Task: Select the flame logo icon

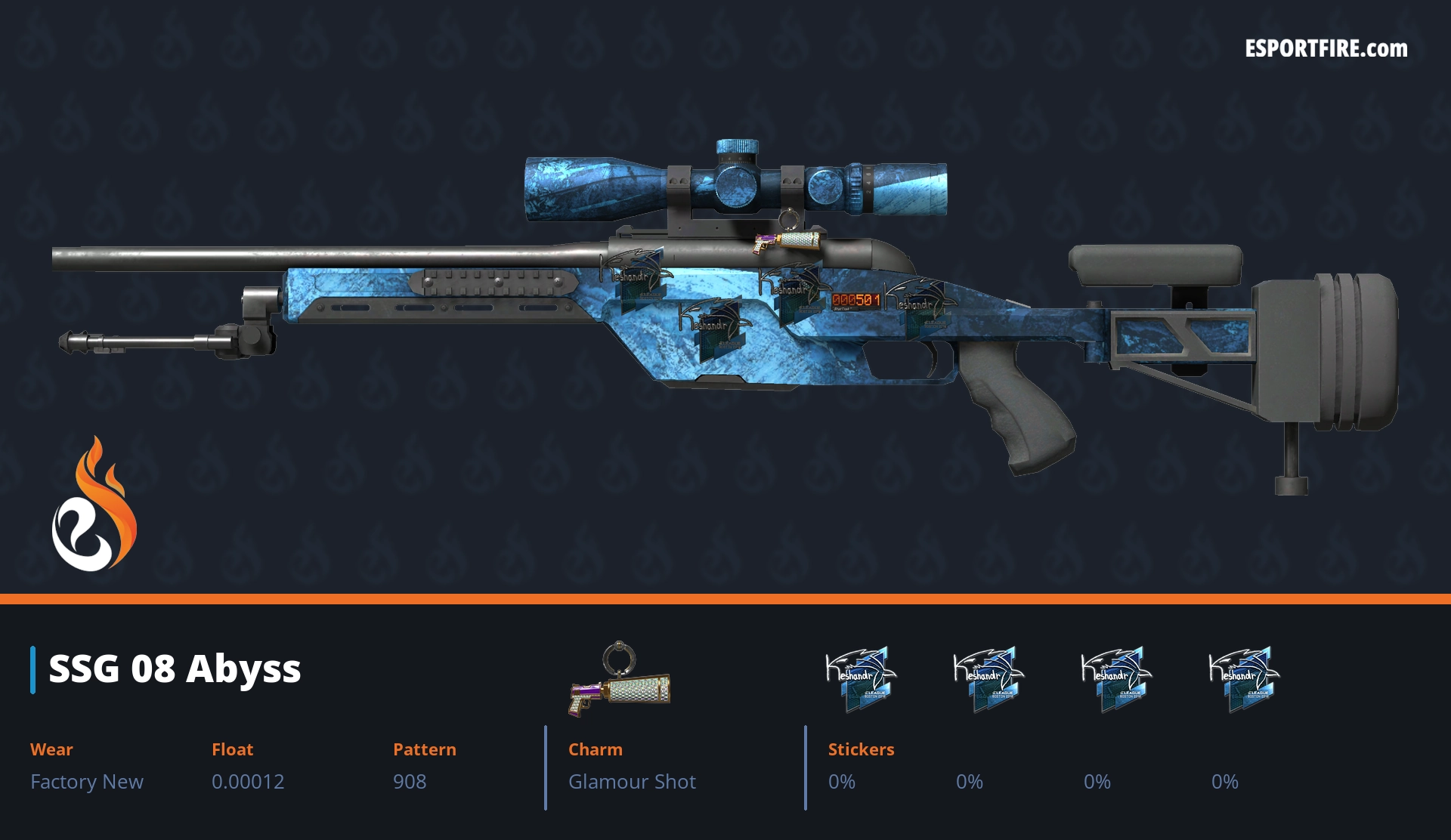Action: (94, 505)
